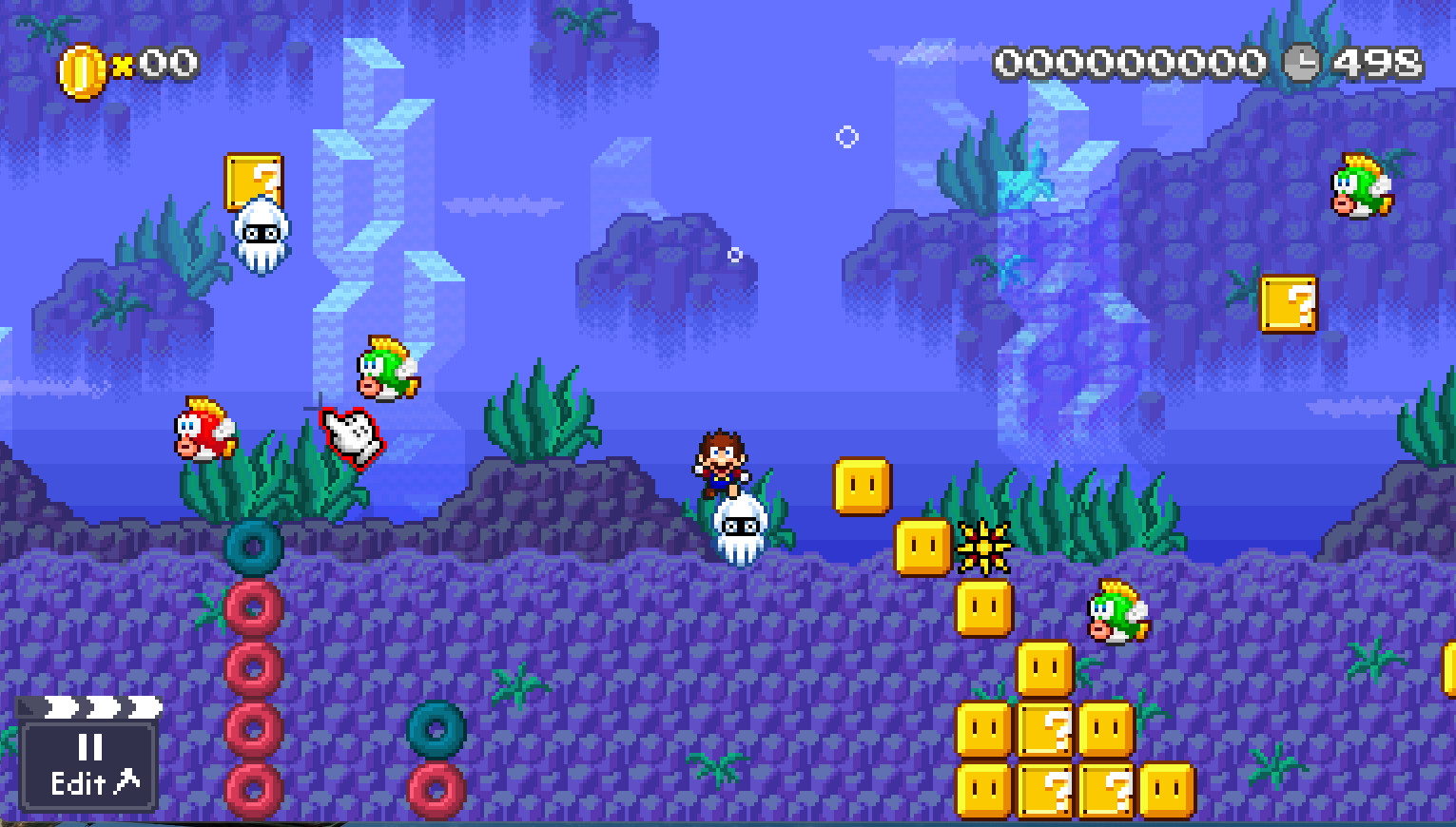1456x827 pixels.
Task: Select the pause icon above the Edit label
Action: click(x=88, y=748)
